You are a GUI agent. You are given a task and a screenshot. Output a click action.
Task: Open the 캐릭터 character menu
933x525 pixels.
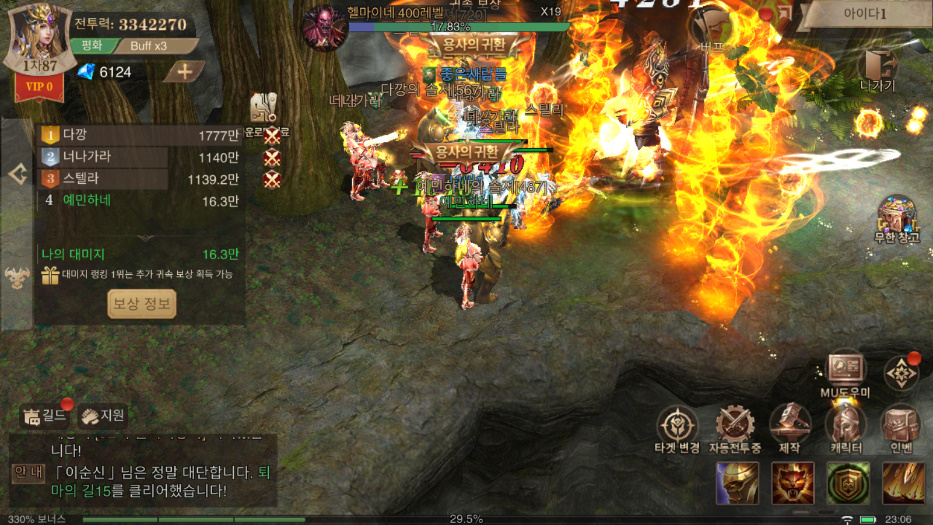(845, 429)
